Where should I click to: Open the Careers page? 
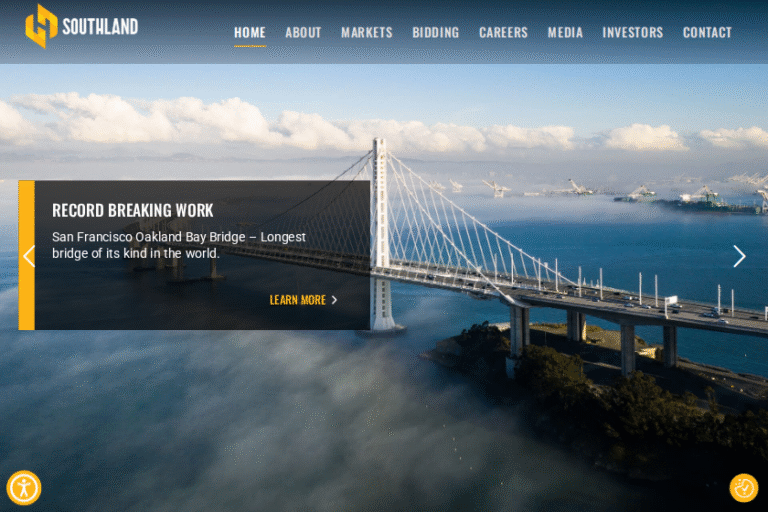tap(503, 33)
